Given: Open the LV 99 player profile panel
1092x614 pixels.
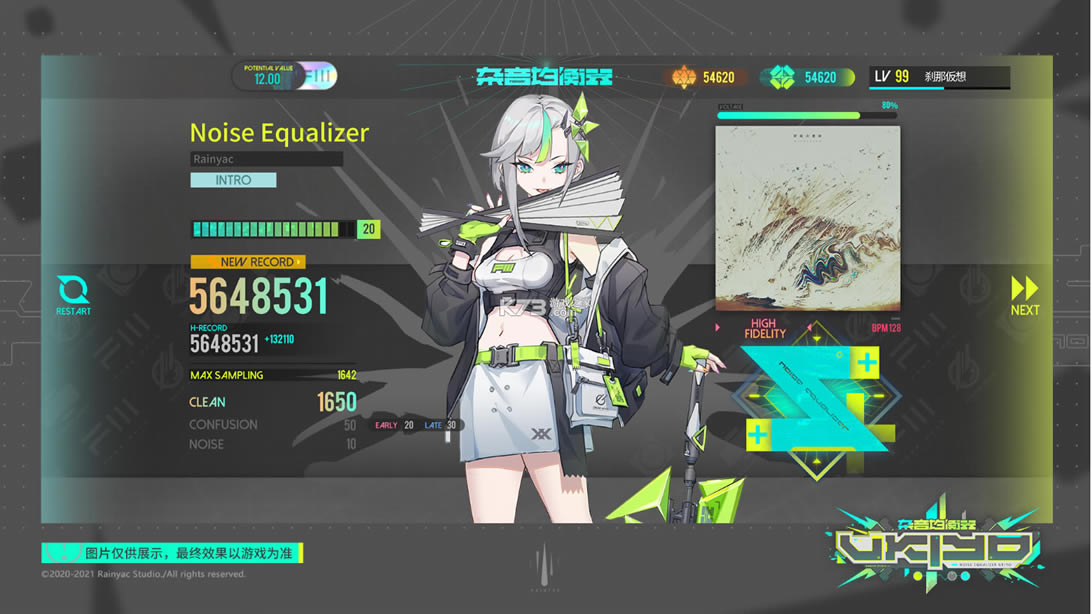Looking at the screenshot, I should (x=939, y=77).
